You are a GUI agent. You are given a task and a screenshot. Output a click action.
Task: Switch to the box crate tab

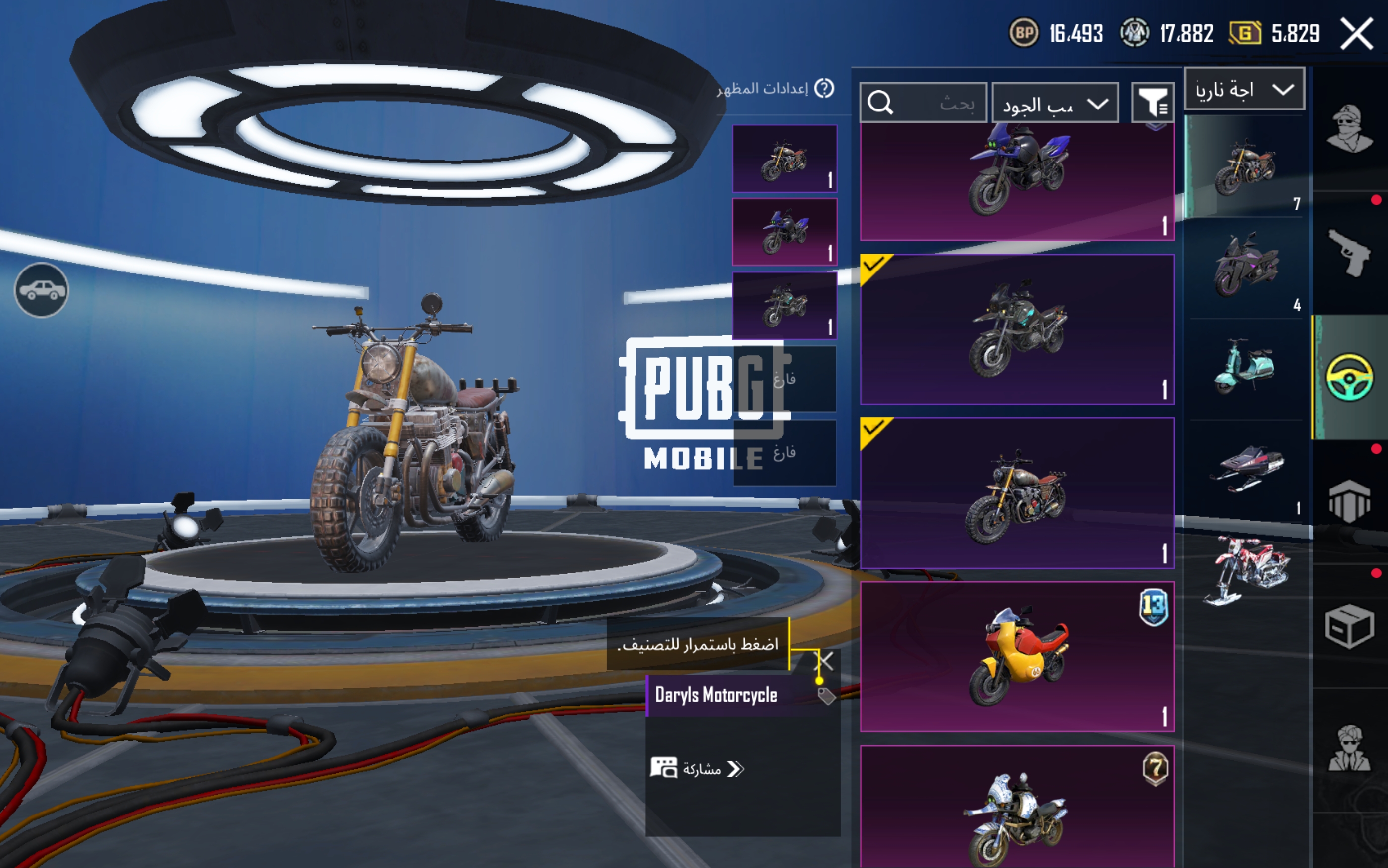pos(1349,626)
